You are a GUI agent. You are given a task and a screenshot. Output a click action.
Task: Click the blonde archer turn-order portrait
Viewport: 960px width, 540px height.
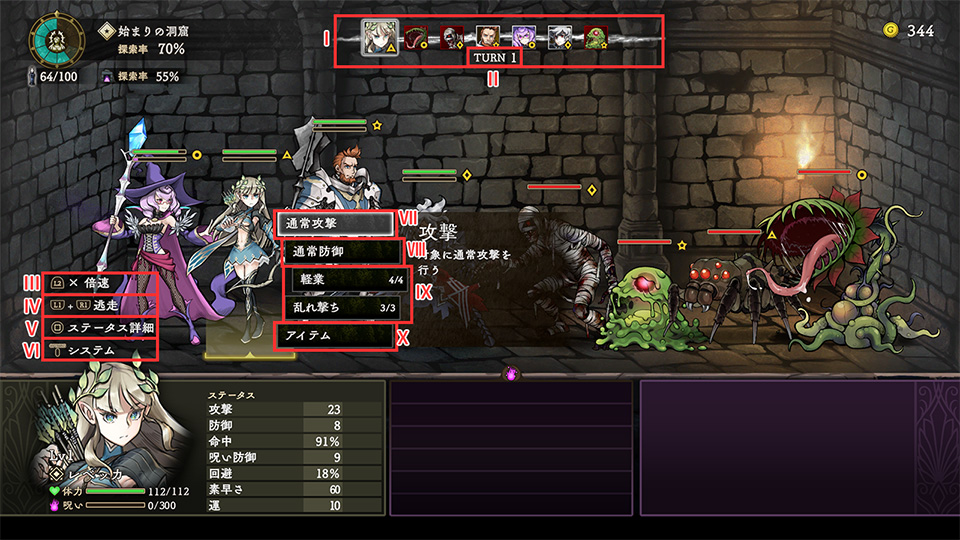coord(380,37)
